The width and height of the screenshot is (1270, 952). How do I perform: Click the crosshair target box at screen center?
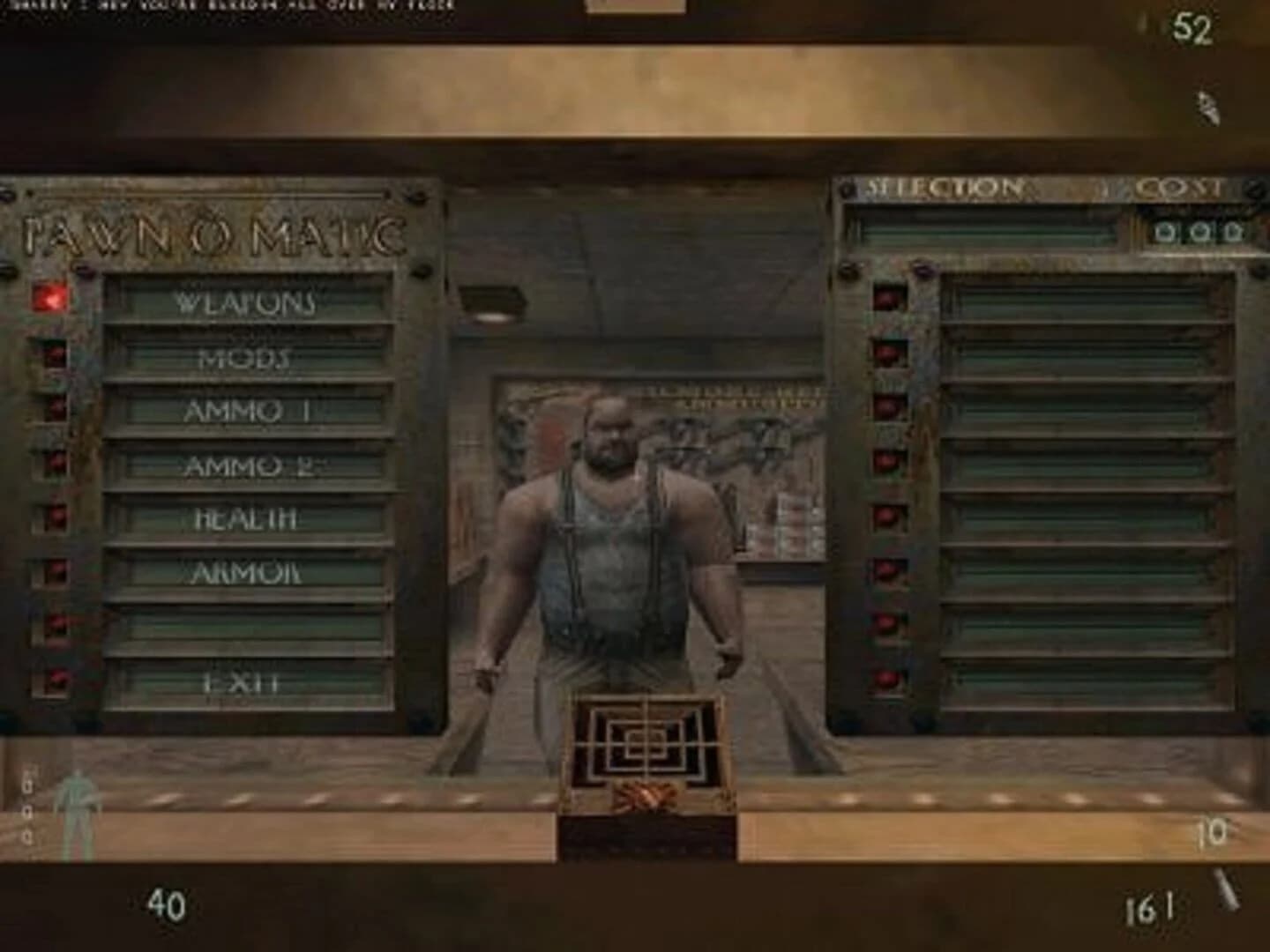click(646, 742)
